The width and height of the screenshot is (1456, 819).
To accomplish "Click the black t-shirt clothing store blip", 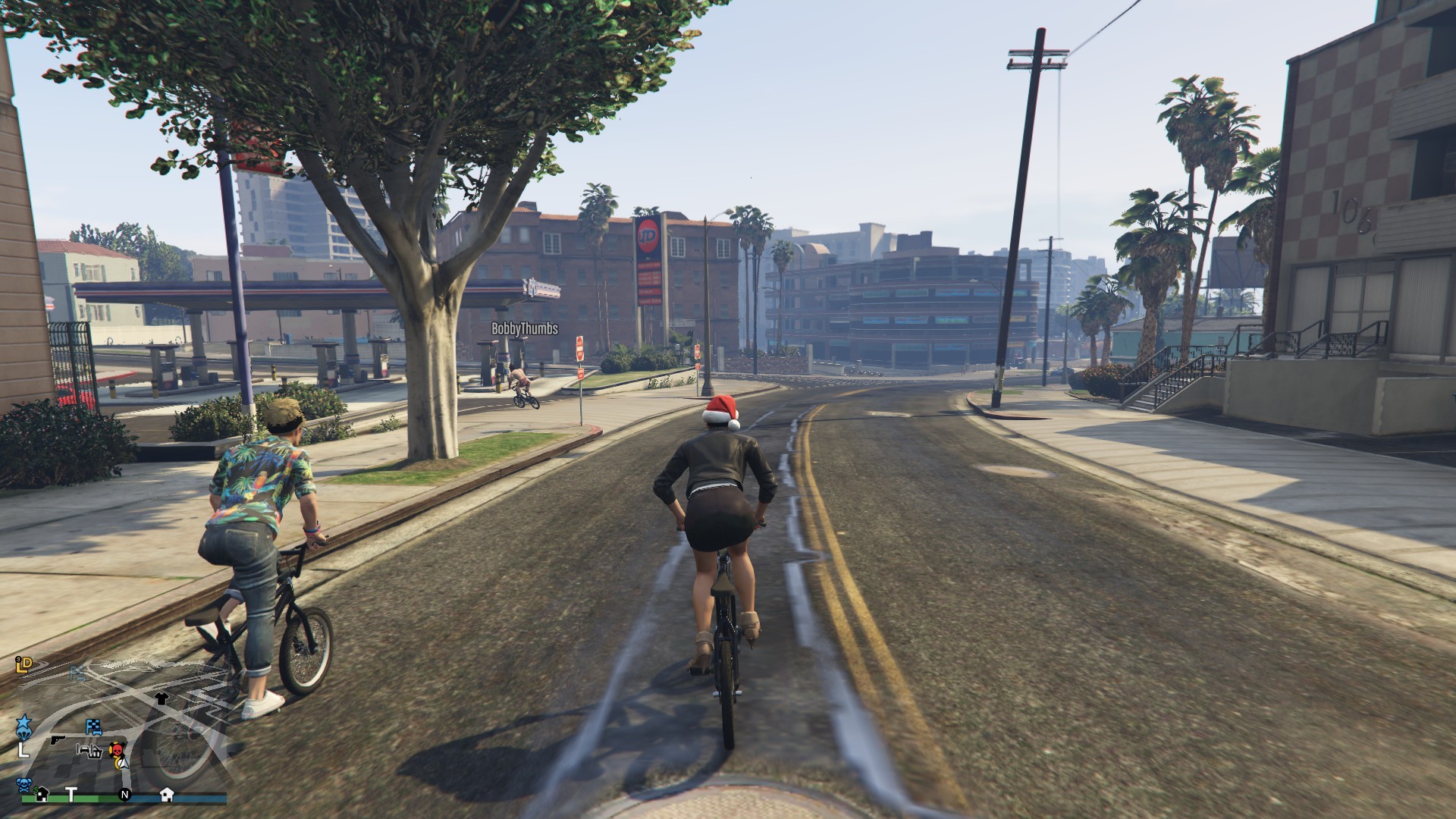I will point(161,698).
